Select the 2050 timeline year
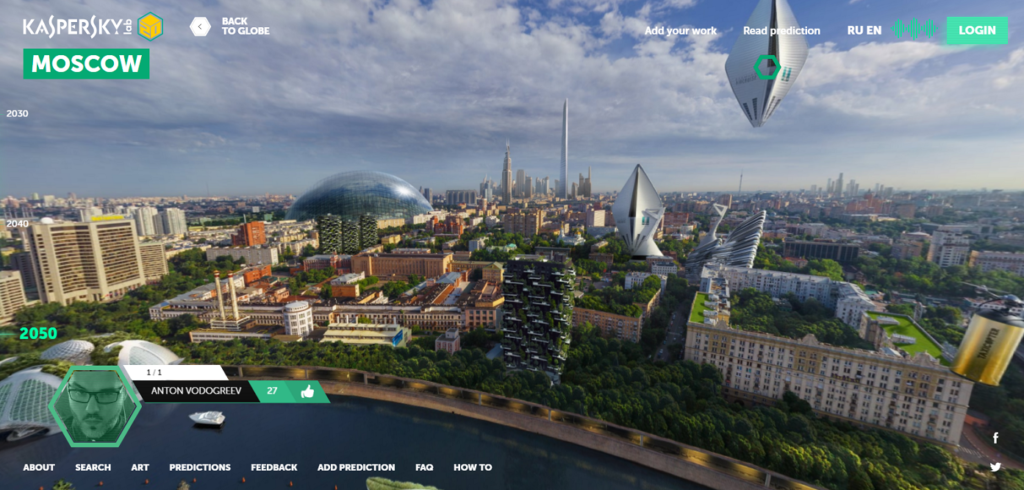Viewport: 1024px width, 490px height. coord(37,334)
